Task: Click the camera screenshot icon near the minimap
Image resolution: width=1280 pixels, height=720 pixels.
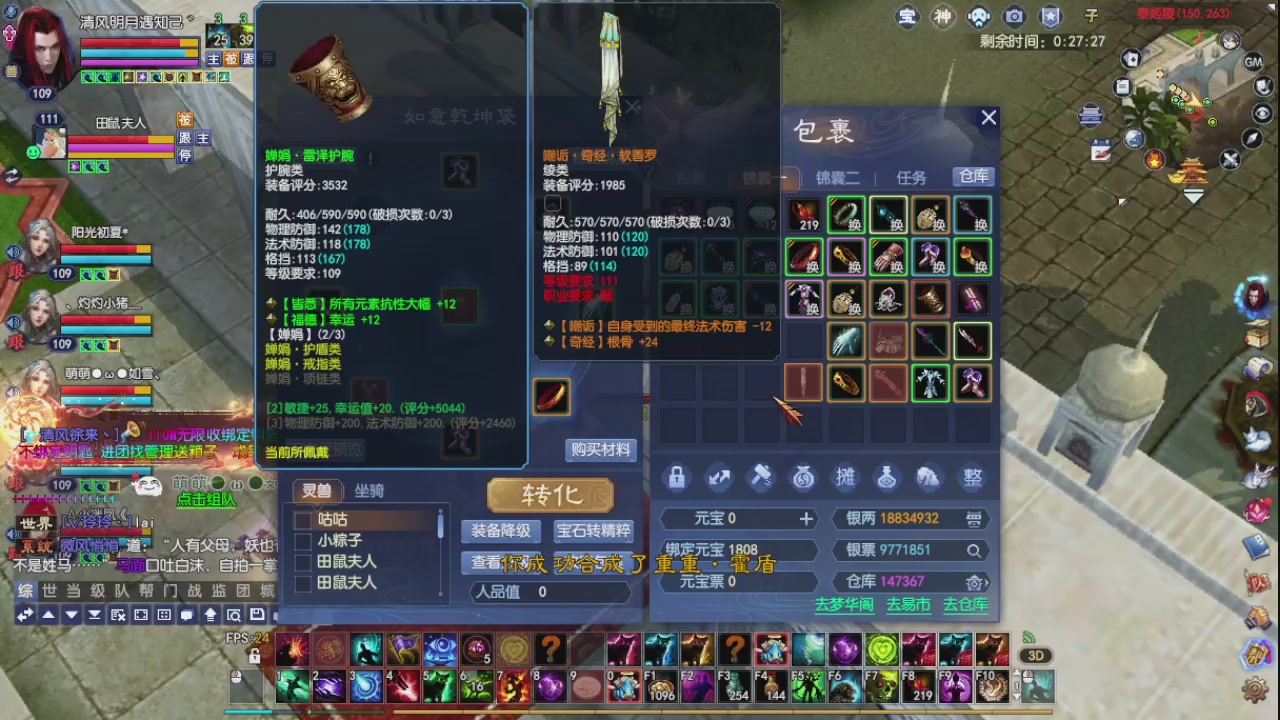Action: click(1014, 16)
